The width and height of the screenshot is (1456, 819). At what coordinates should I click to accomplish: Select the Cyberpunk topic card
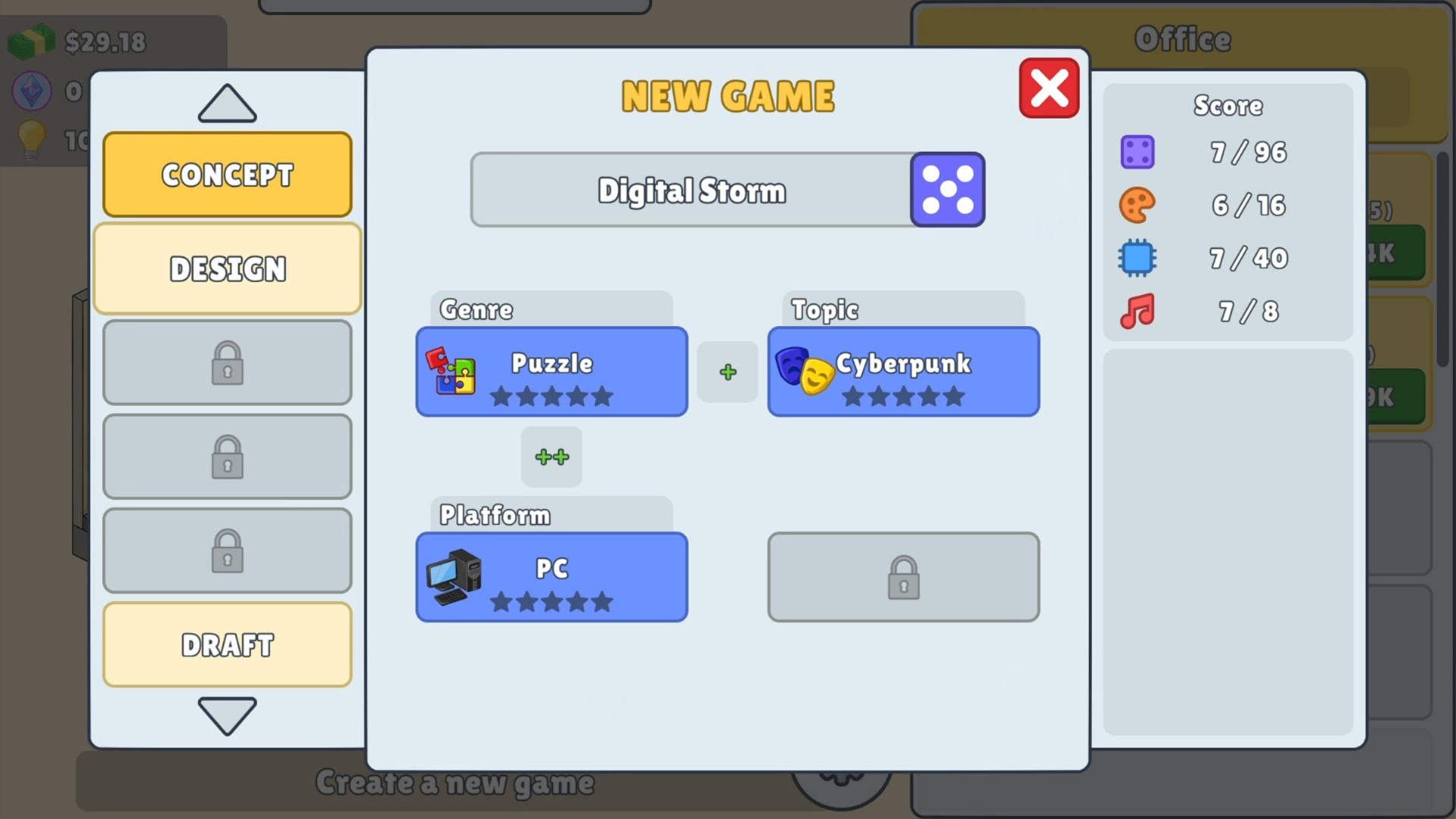(902, 372)
